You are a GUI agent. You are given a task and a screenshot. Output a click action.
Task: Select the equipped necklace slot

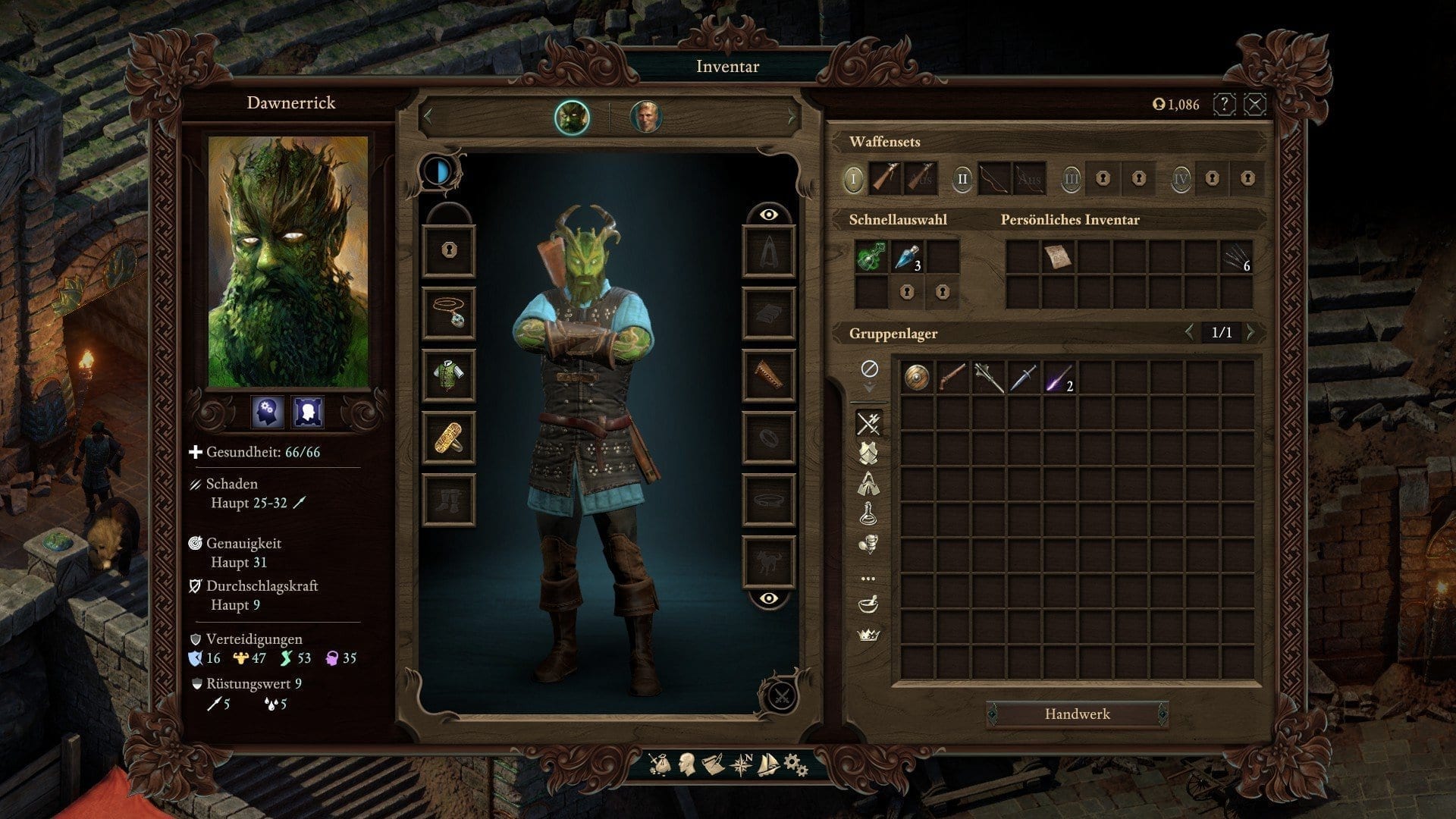coord(448,312)
